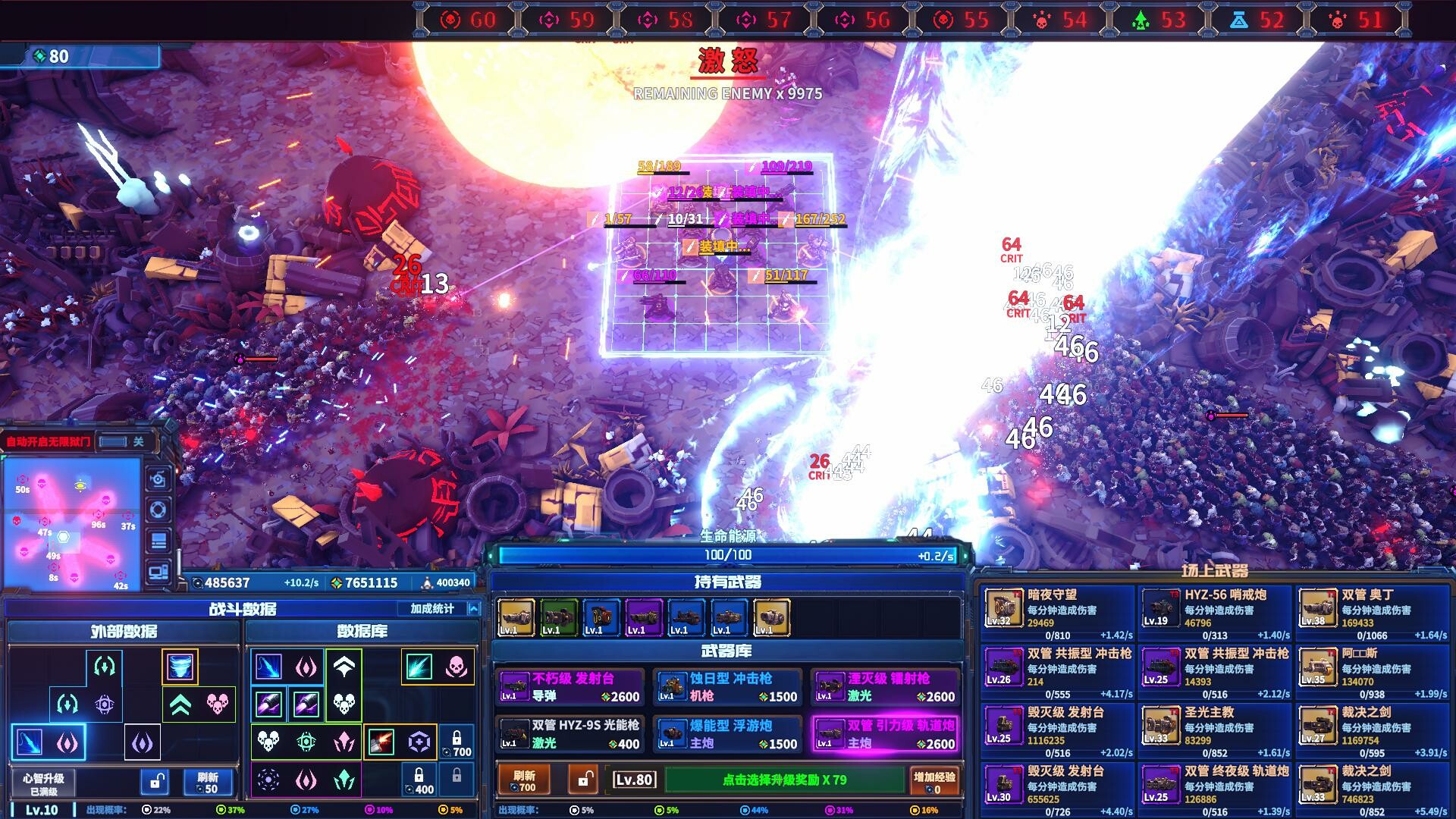Click the red blaster icon with orange border
Image resolution: width=1456 pixels, height=819 pixels.
point(380,743)
